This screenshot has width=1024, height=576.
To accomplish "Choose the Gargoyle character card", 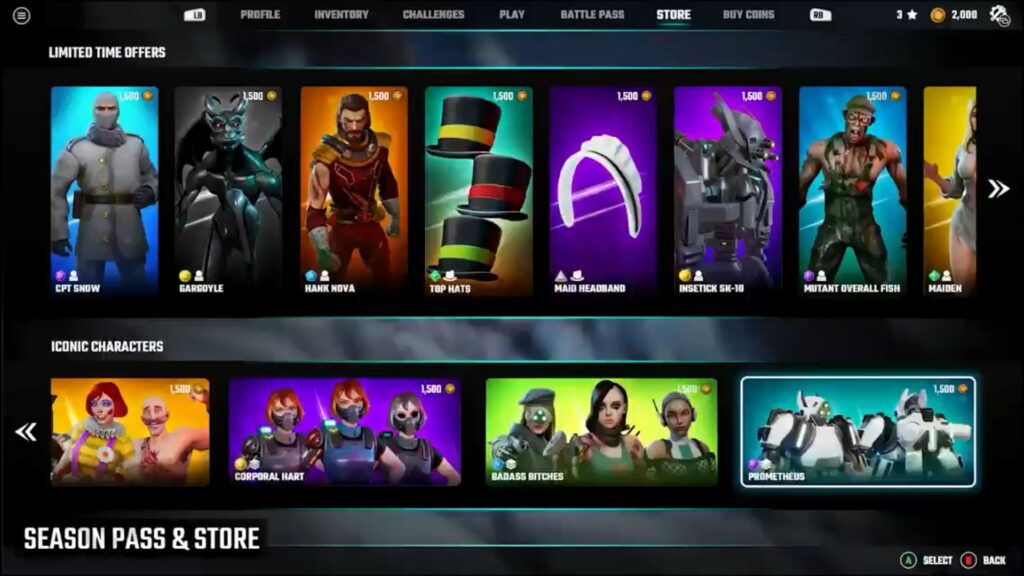I will (x=228, y=191).
